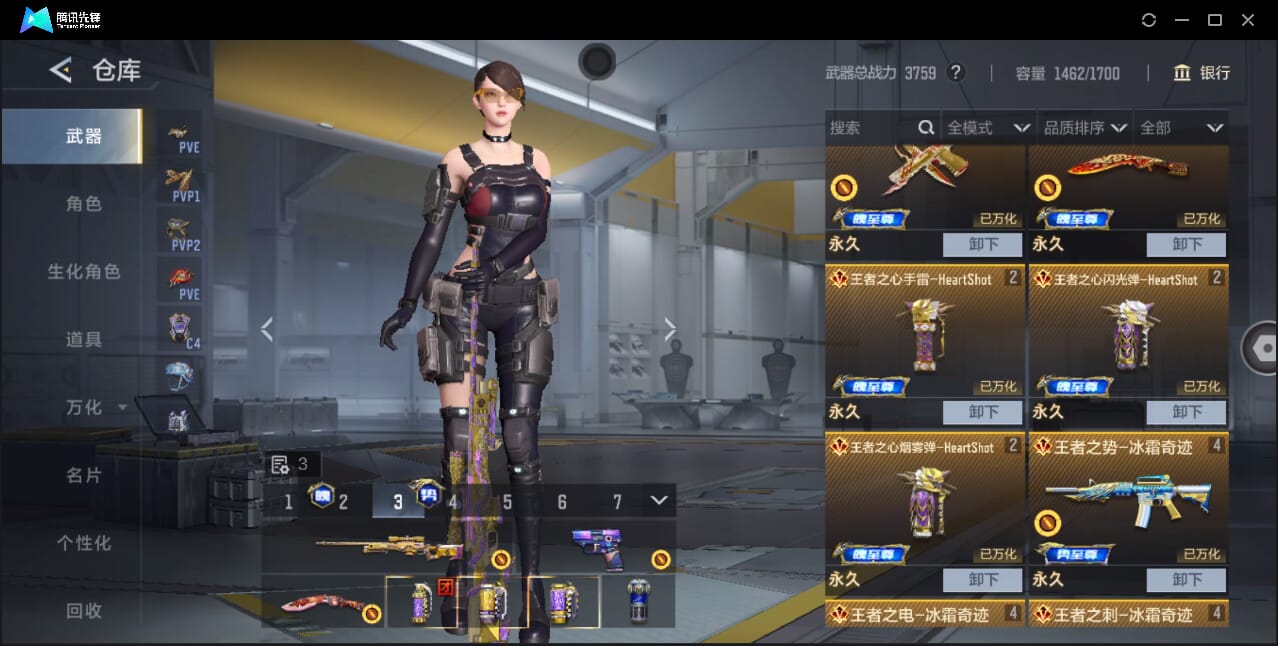Screen dimensions: 1278x646
Task: Open the 全模式 mode dropdown
Action: [x=988, y=128]
